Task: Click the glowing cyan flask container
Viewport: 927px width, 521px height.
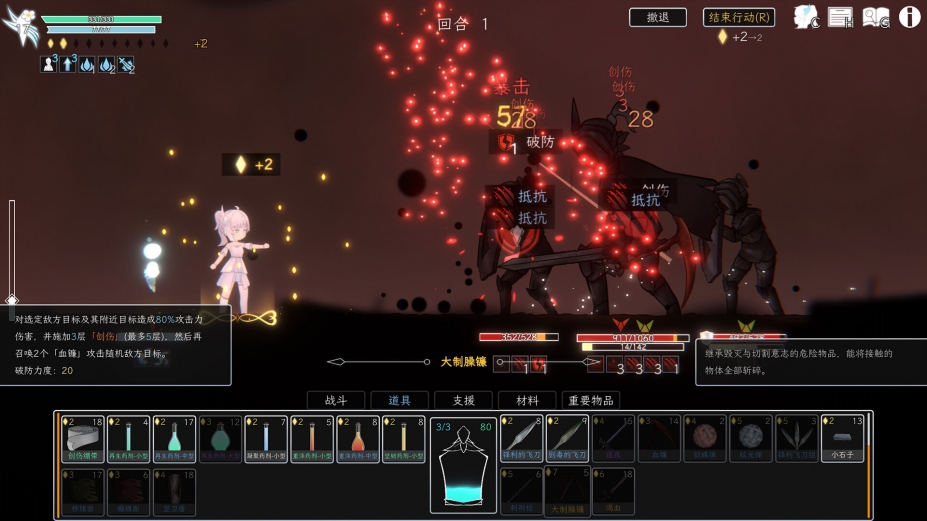Action: (x=464, y=467)
